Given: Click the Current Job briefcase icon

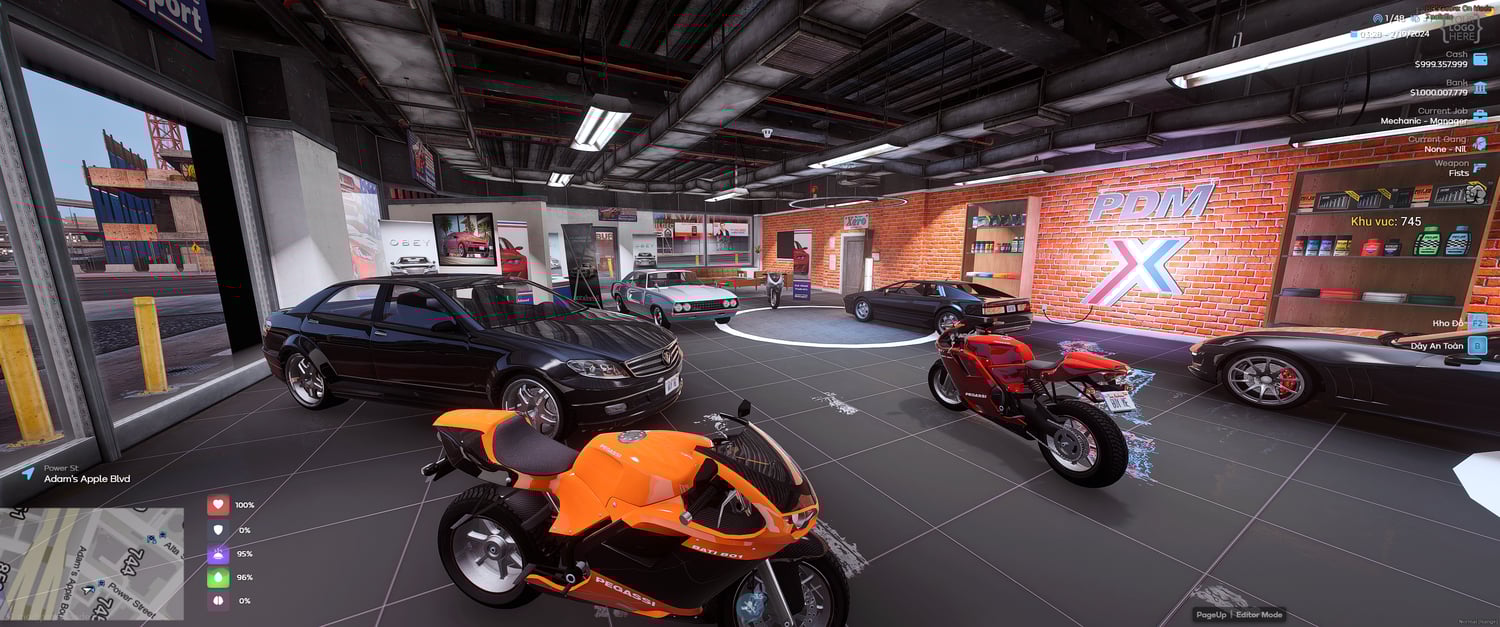Looking at the screenshot, I should pyautogui.click(x=1480, y=115).
